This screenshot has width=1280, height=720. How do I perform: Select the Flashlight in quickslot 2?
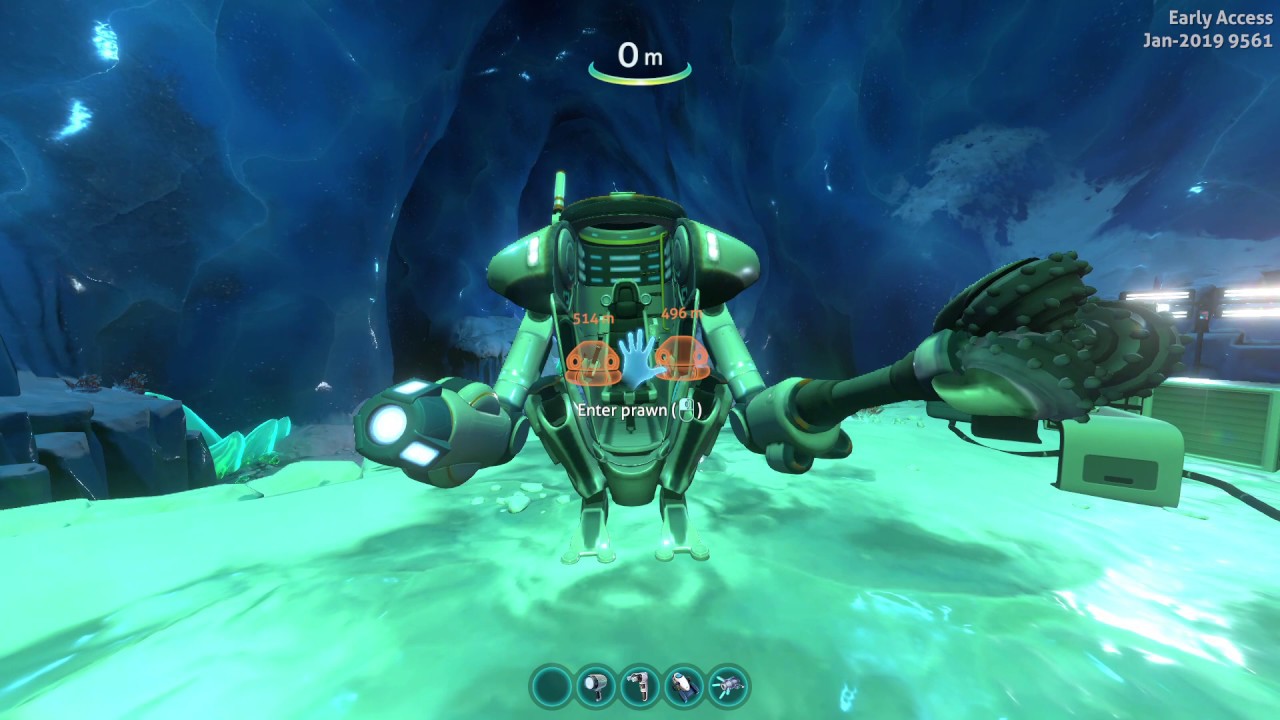tap(595, 687)
